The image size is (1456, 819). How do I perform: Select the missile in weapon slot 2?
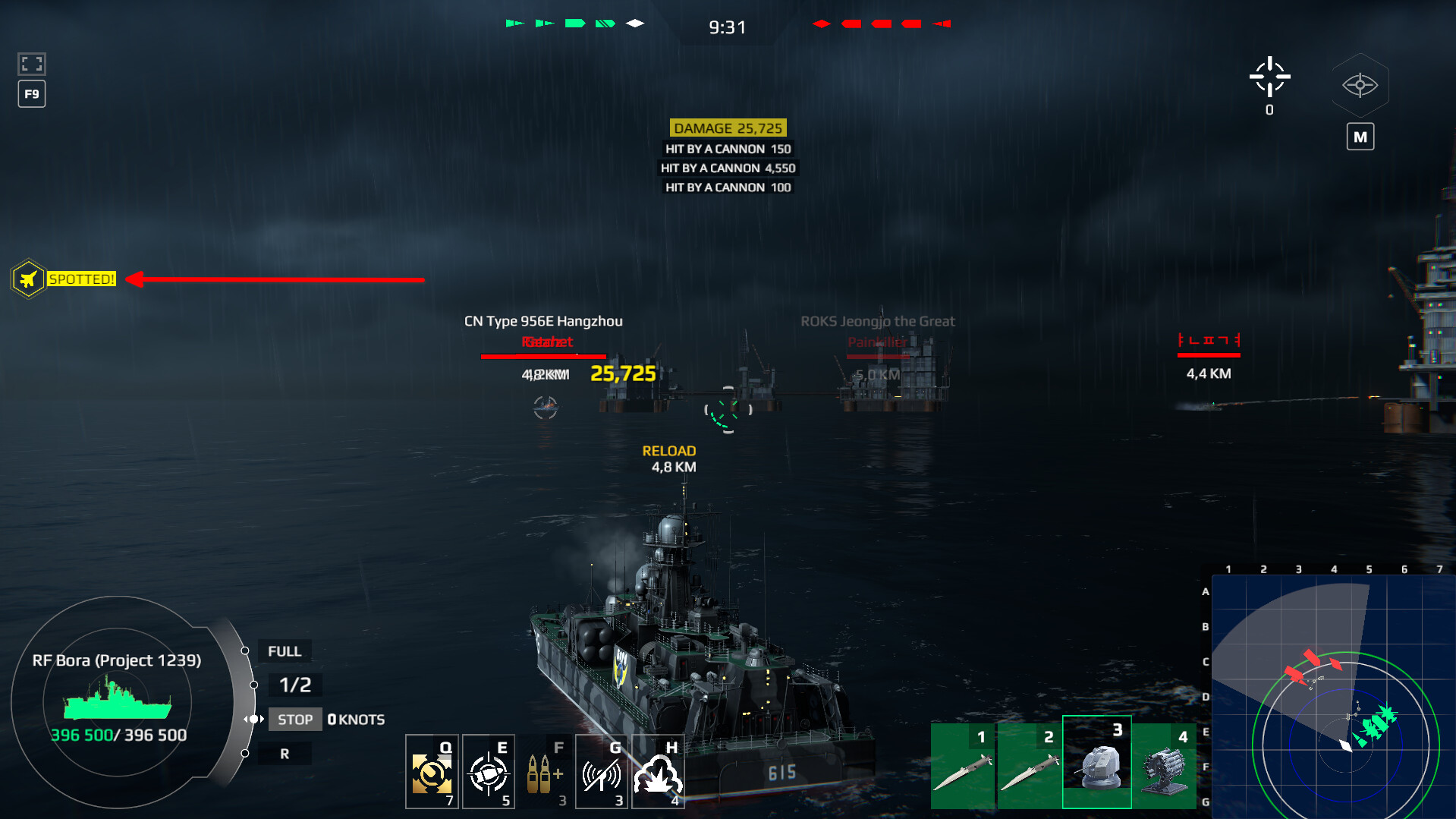coord(1030,765)
